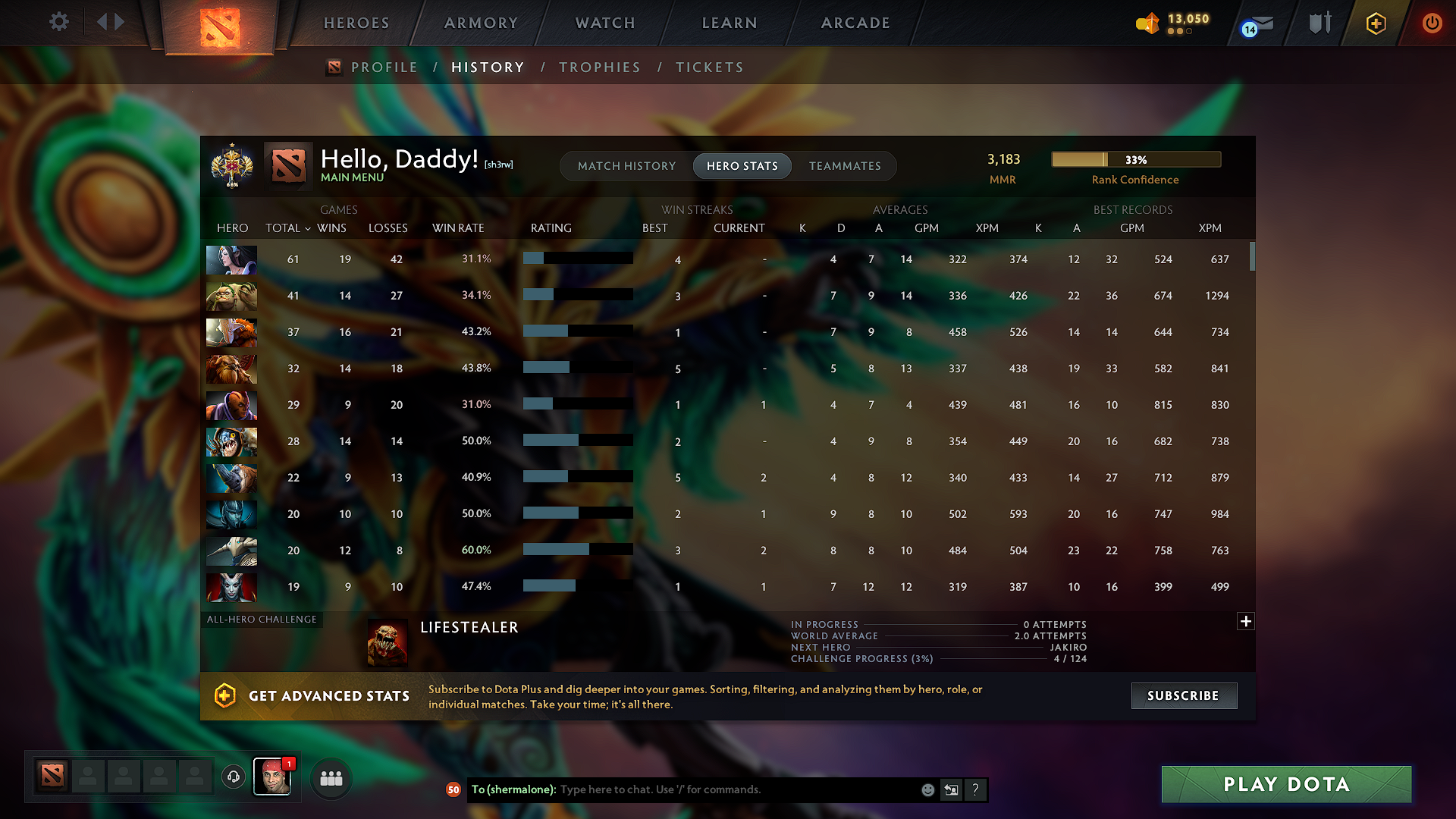This screenshot has width=1456, height=819.
Task: Click the shield and sword icon
Action: point(1318,23)
